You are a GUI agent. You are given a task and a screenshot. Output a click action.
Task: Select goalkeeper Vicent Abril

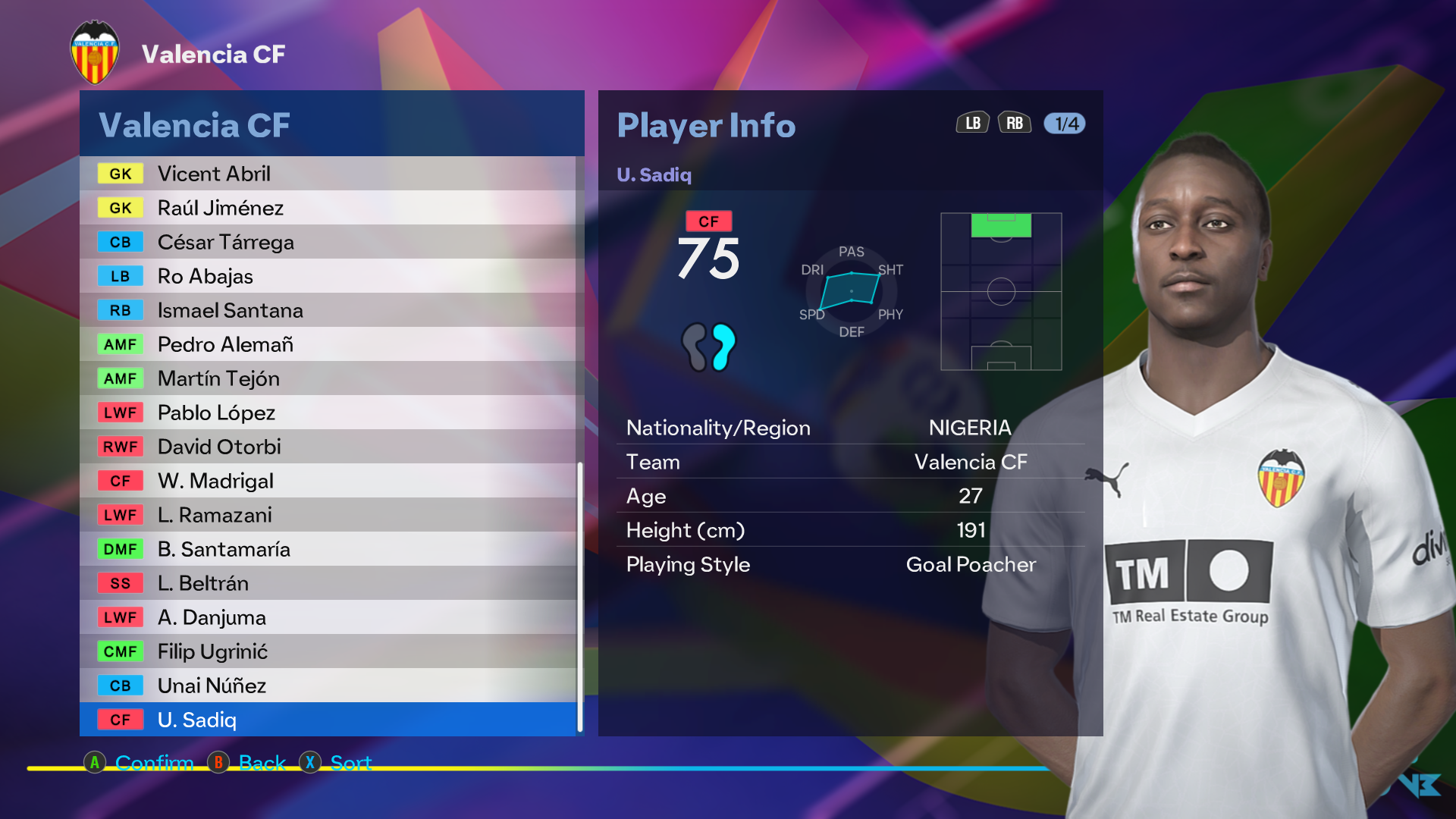(328, 174)
